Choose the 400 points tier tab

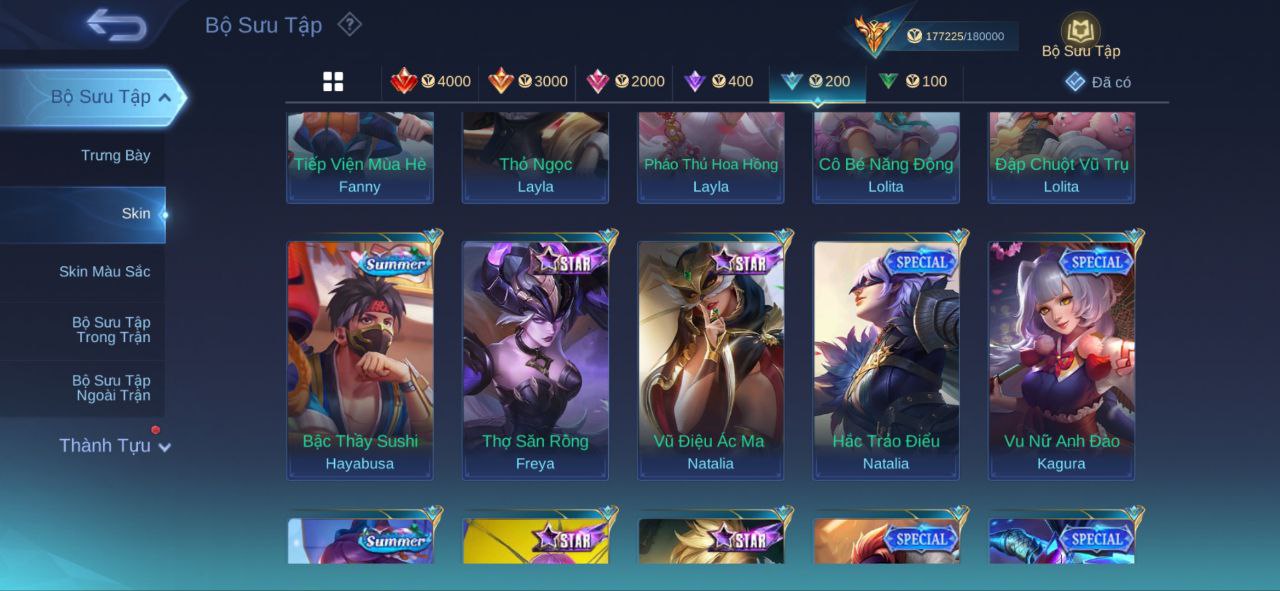pyautogui.click(x=718, y=82)
